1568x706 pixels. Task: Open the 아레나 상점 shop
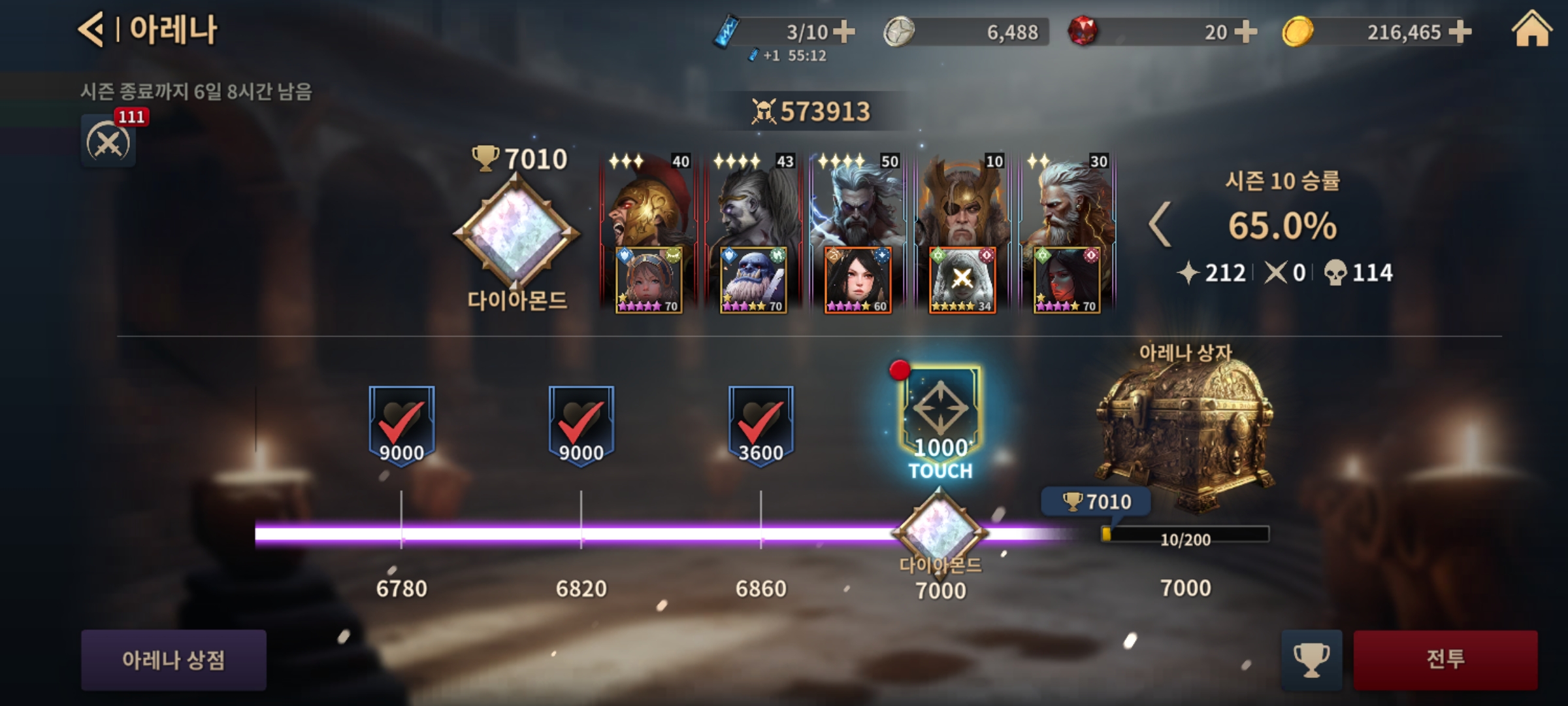coord(173,660)
